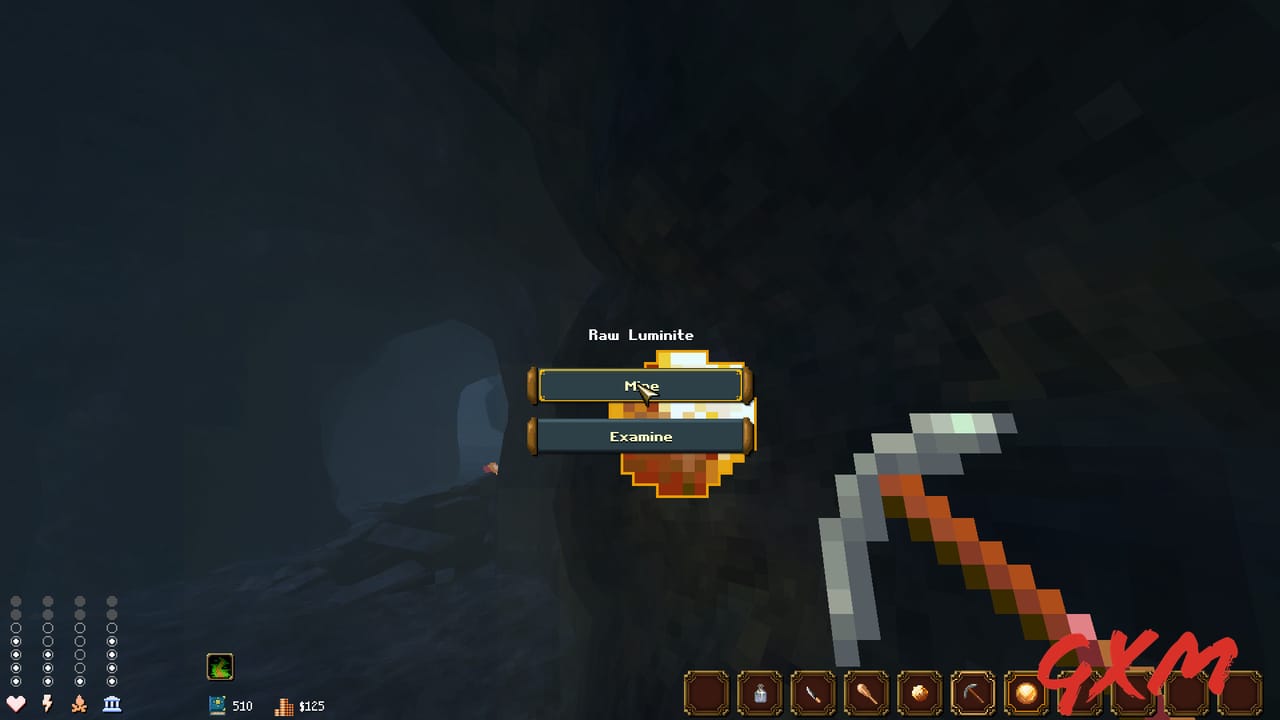This screenshot has height=720, width=1280.
Task: Select the glowing Luminite orb in the hotbar
Action: 1024,693
